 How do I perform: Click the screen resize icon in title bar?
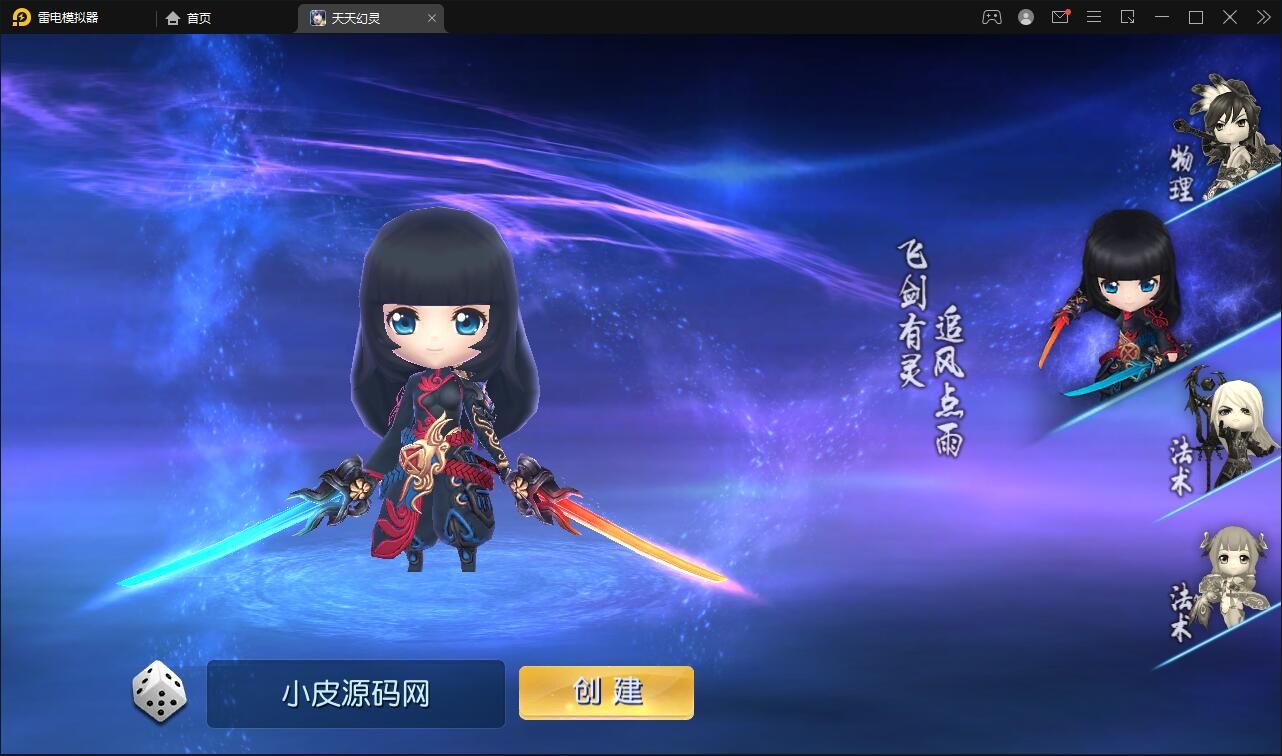click(1128, 17)
